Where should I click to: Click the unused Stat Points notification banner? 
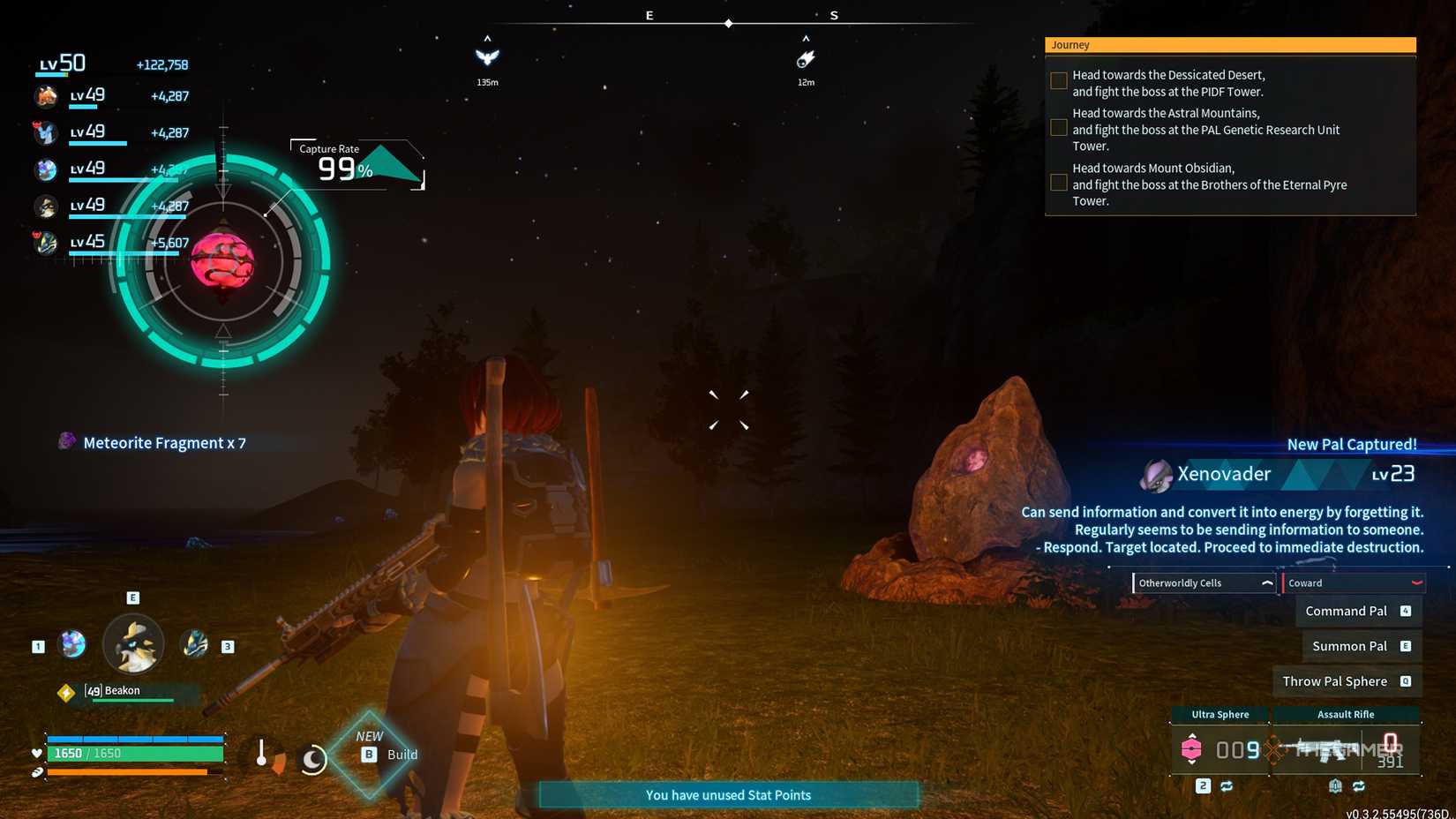728,794
